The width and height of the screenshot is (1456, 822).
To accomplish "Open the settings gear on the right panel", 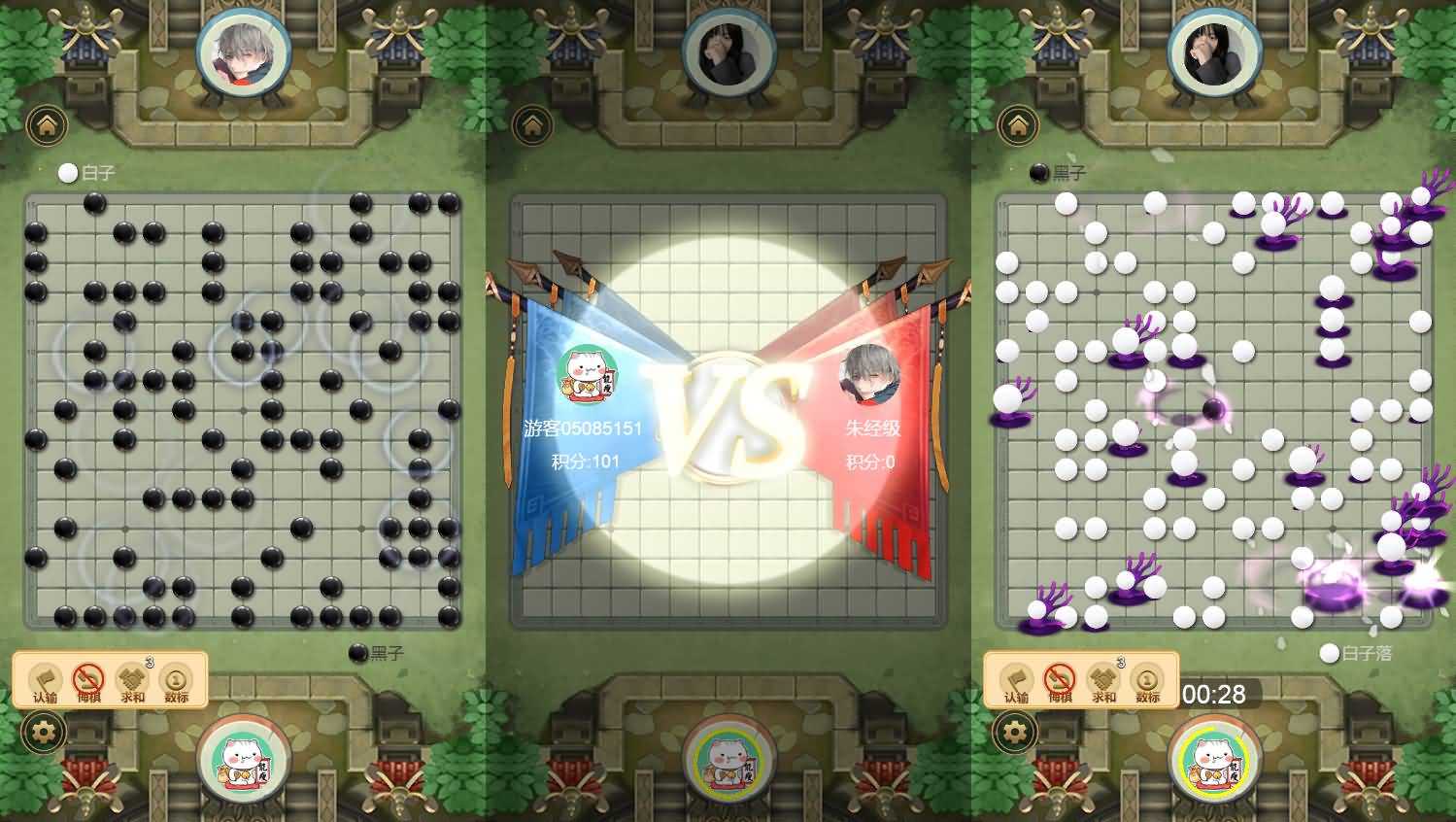I will [1014, 730].
